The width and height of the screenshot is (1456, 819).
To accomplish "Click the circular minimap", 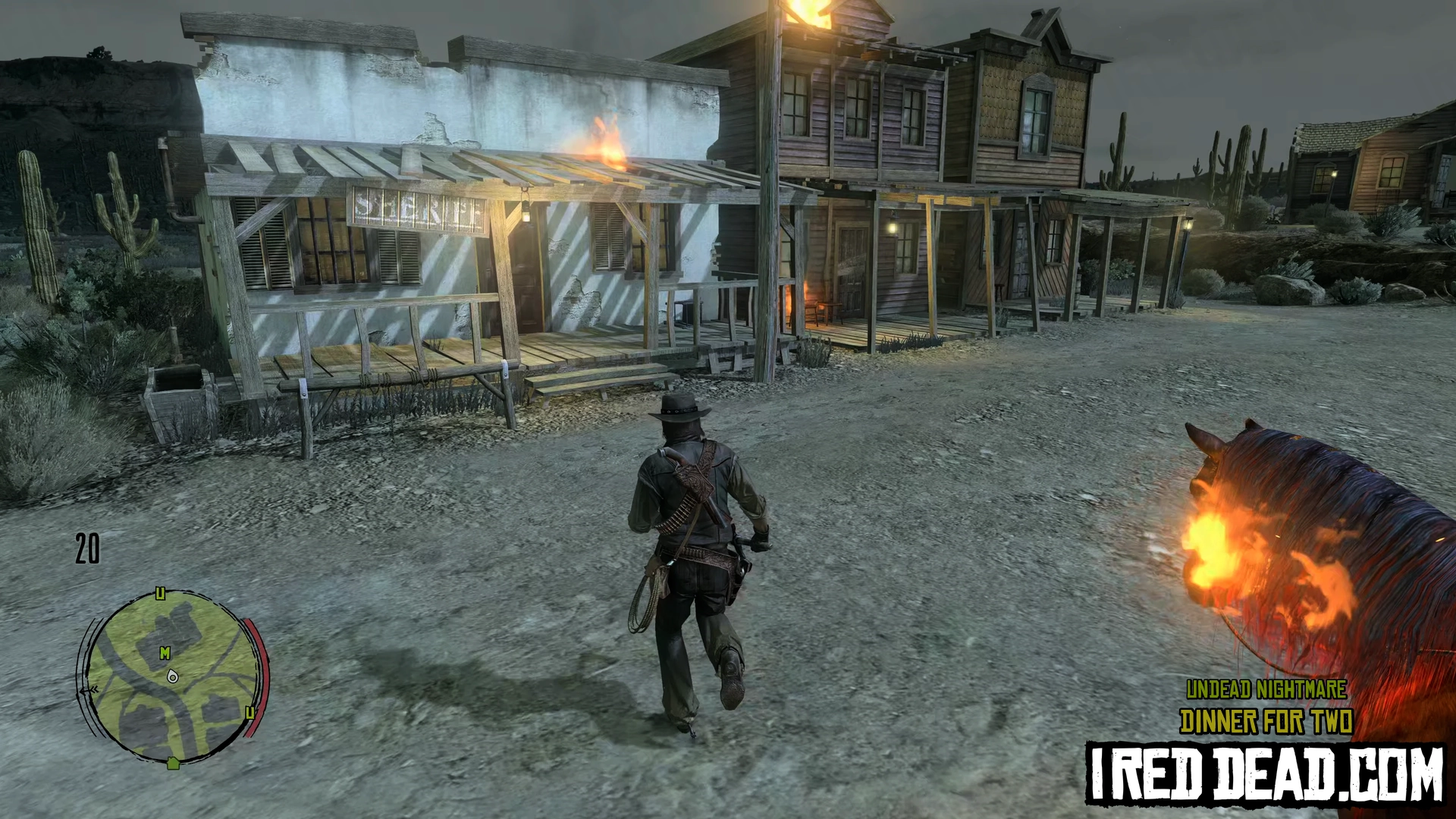I will [171, 677].
